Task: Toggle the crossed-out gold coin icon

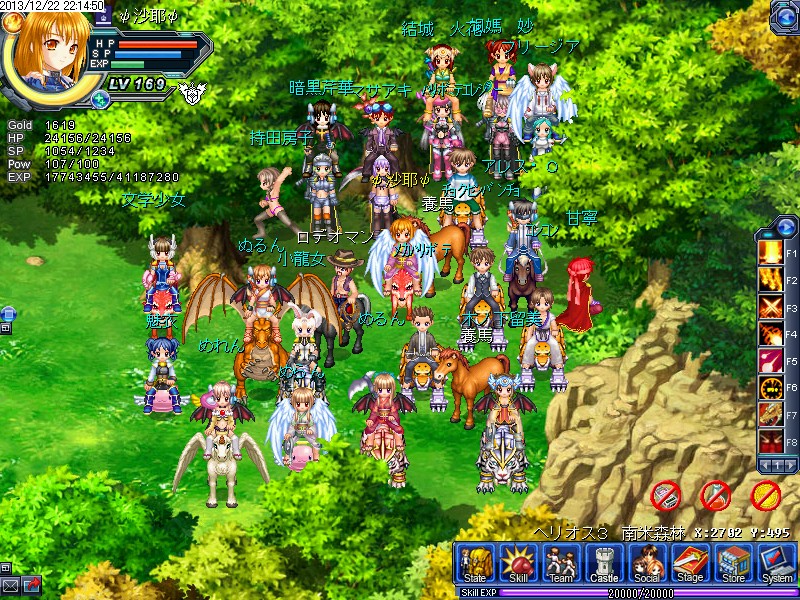Action: (x=765, y=494)
